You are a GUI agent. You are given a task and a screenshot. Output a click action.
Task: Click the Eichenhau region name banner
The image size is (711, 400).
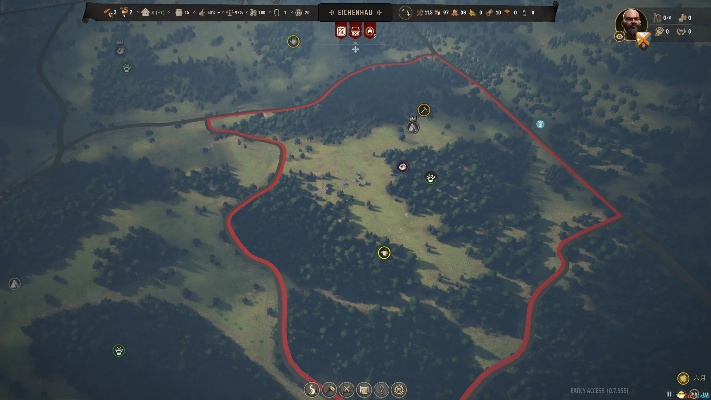pyautogui.click(x=355, y=12)
